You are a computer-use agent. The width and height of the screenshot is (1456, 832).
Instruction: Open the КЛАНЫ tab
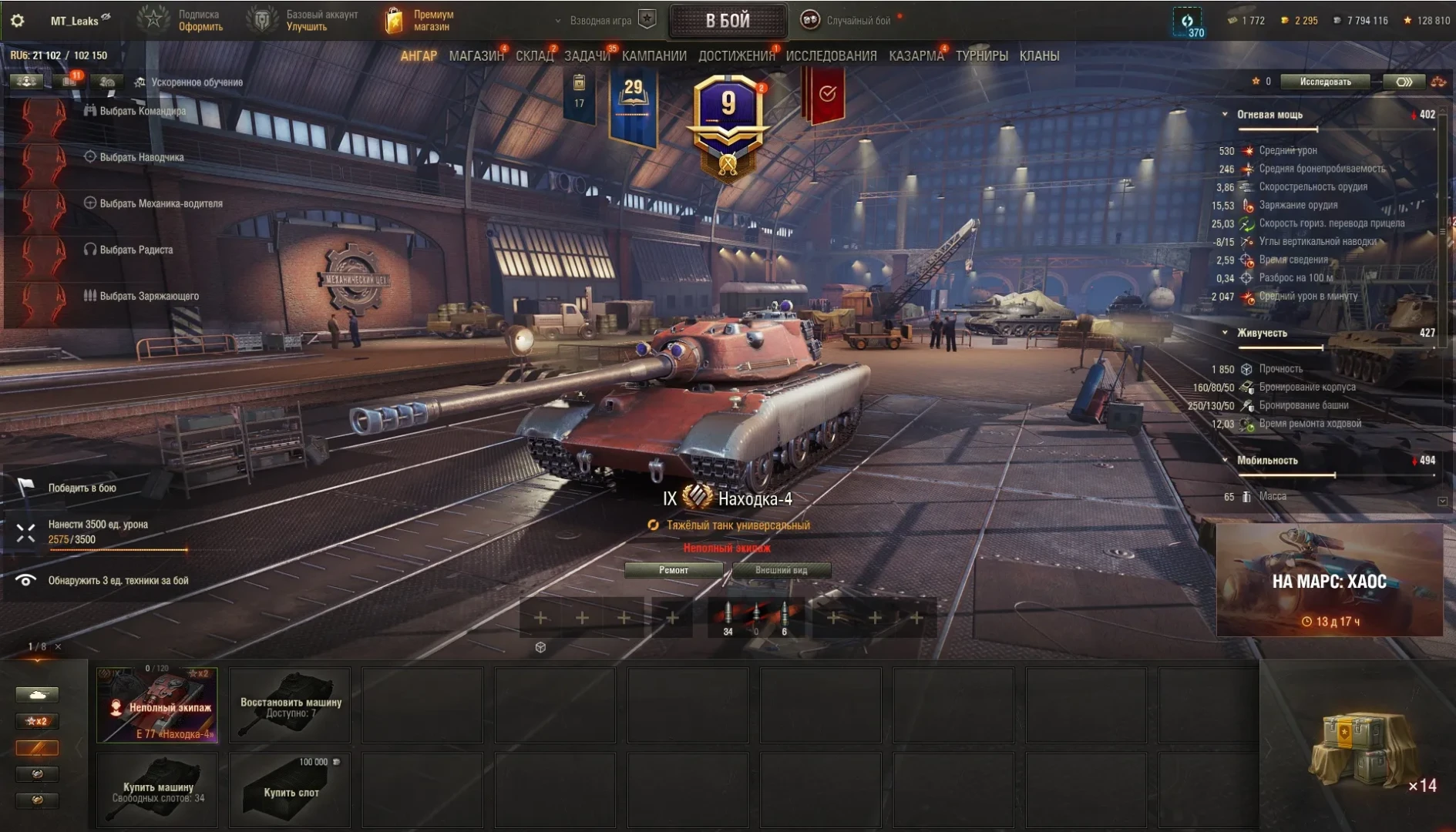[x=1039, y=56]
